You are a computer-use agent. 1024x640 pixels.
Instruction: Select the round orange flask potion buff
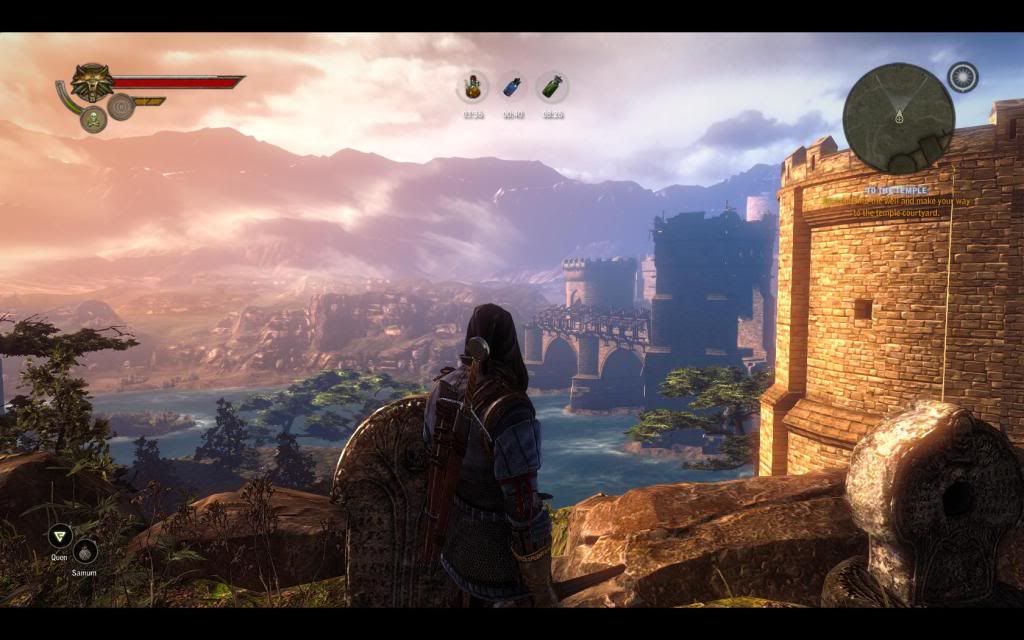click(x=473, y=87)
